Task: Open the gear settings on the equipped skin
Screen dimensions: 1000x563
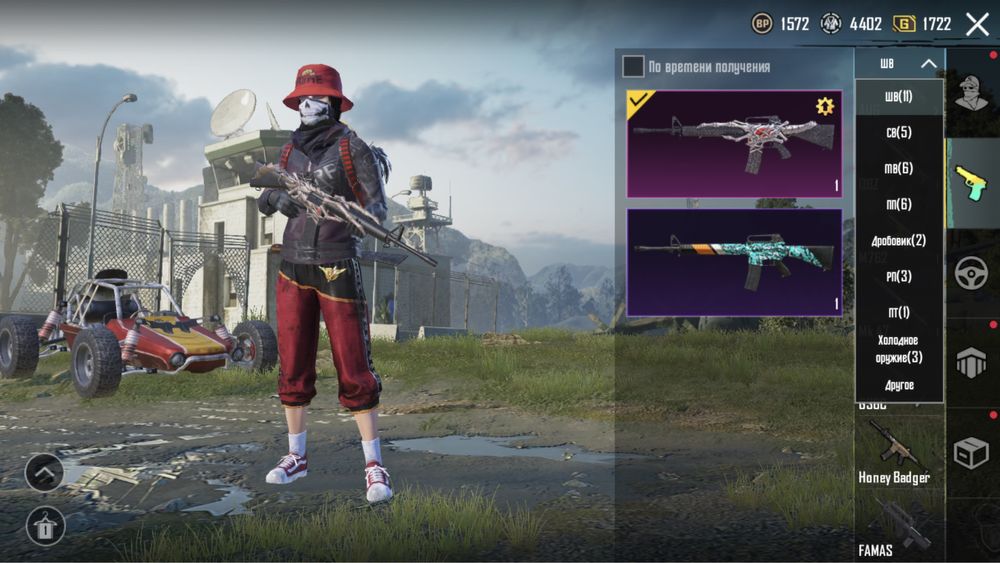Action: (x=825, y=107)
